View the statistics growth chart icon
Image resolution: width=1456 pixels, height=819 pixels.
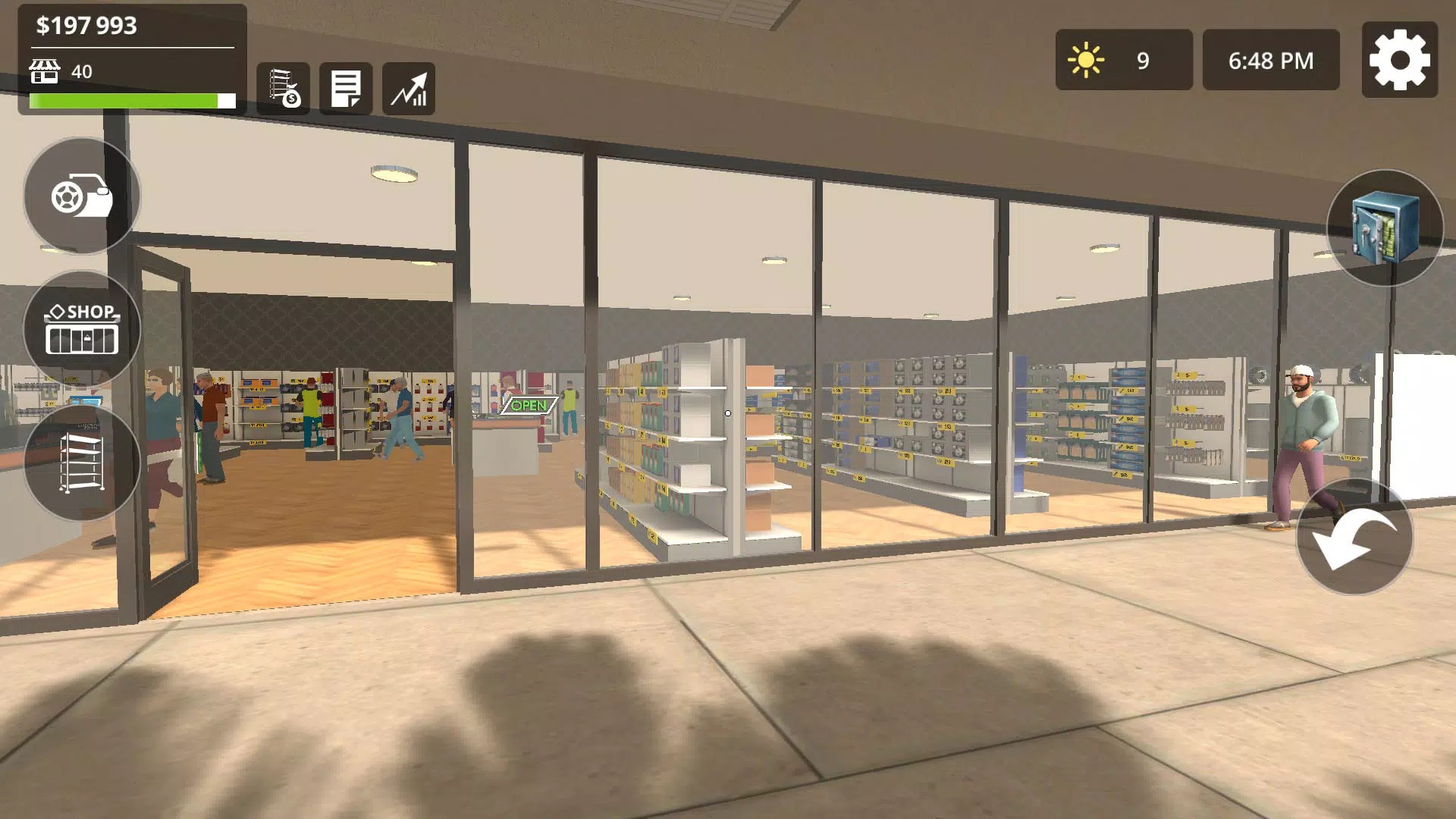pyautogui.click(x=410, y=88)
